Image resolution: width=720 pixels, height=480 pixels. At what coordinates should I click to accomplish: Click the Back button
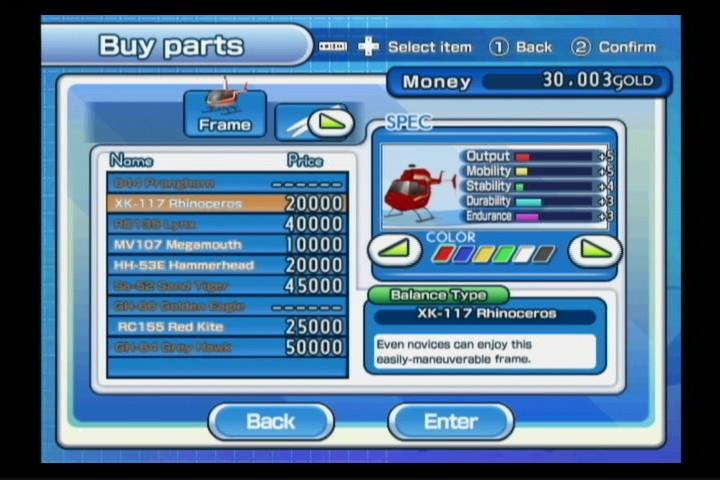[x=271, y=421]
